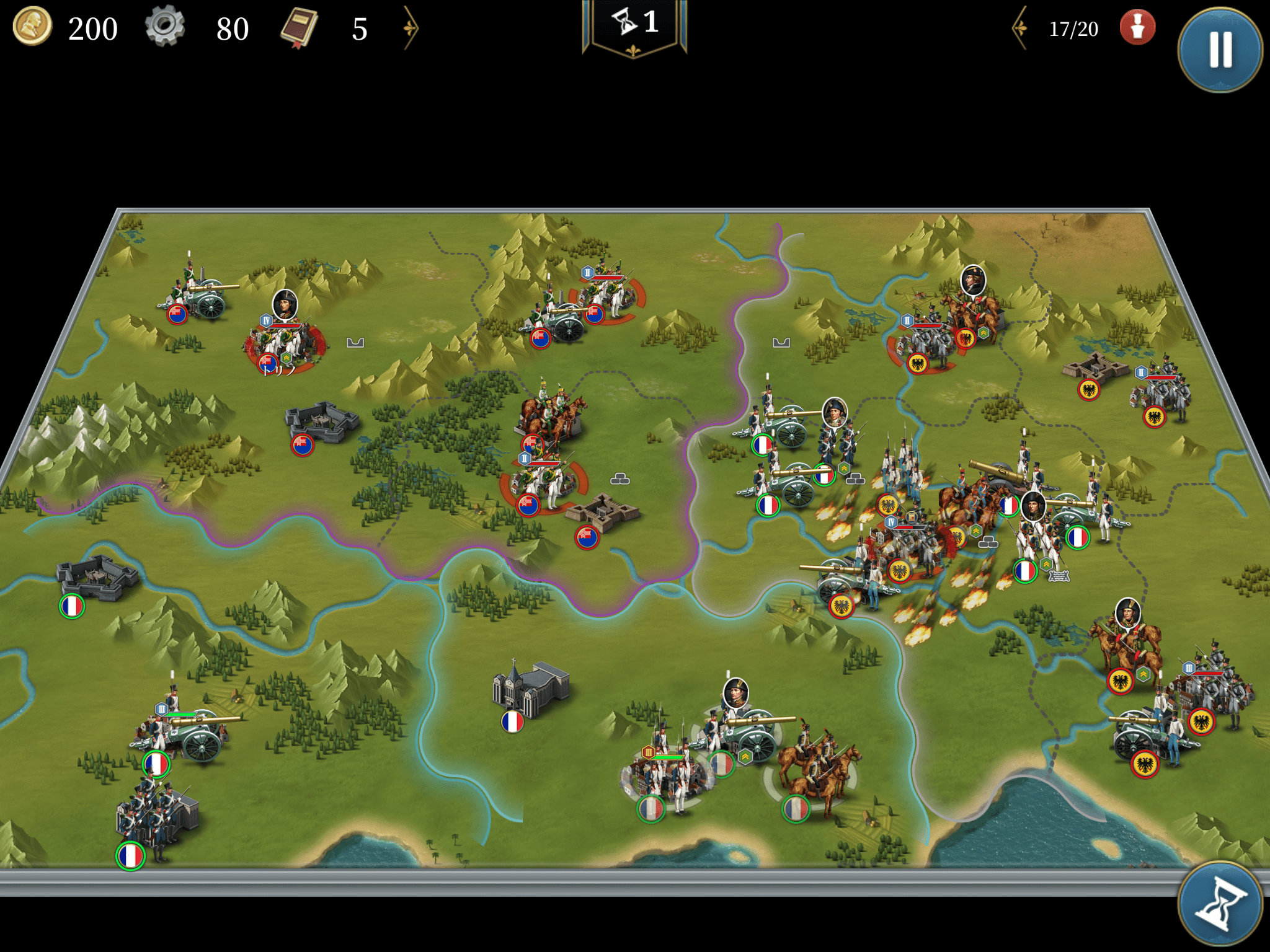Open the red general icon

point(1137,28)
